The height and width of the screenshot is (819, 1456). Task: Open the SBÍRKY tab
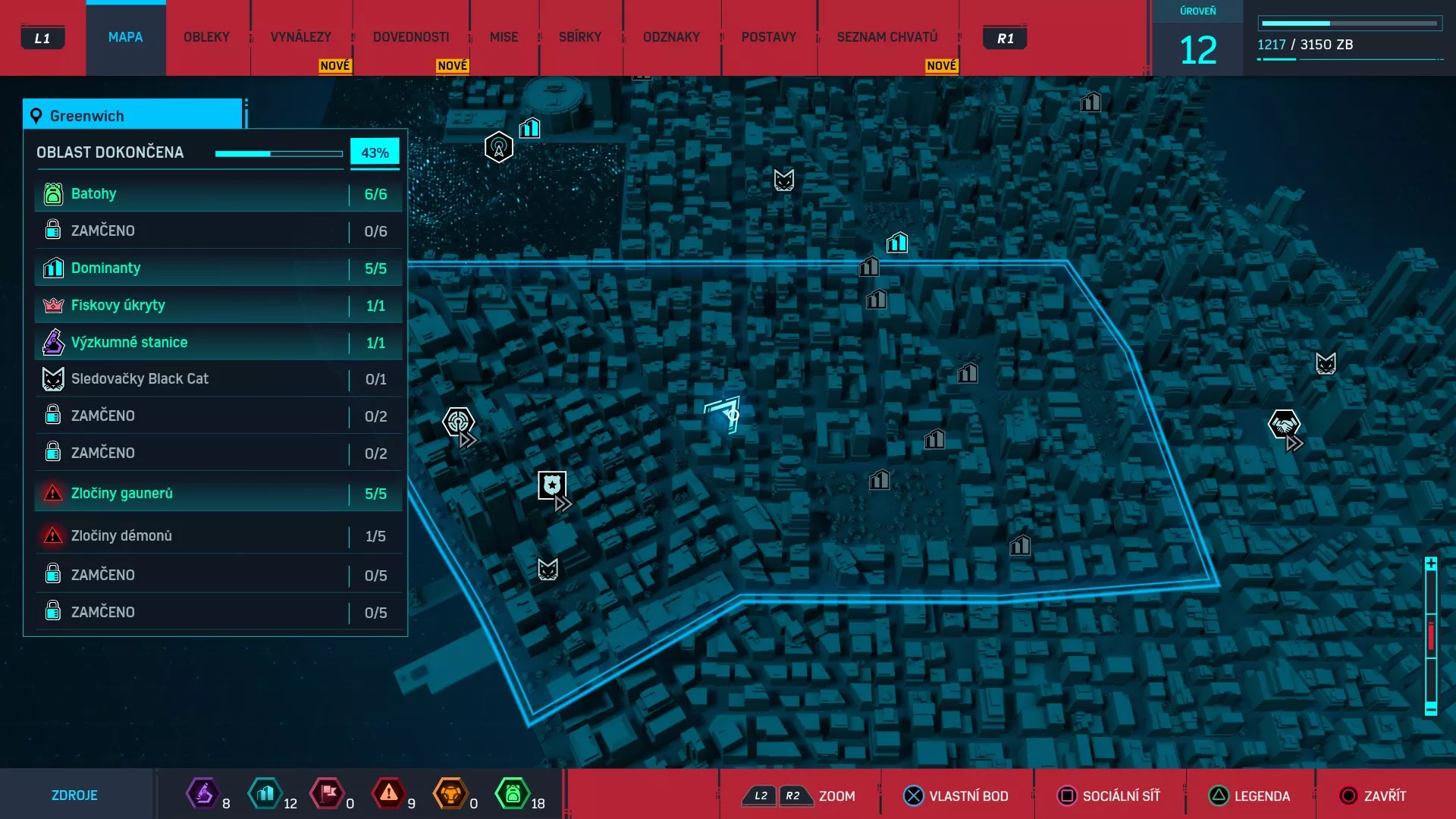580,36
